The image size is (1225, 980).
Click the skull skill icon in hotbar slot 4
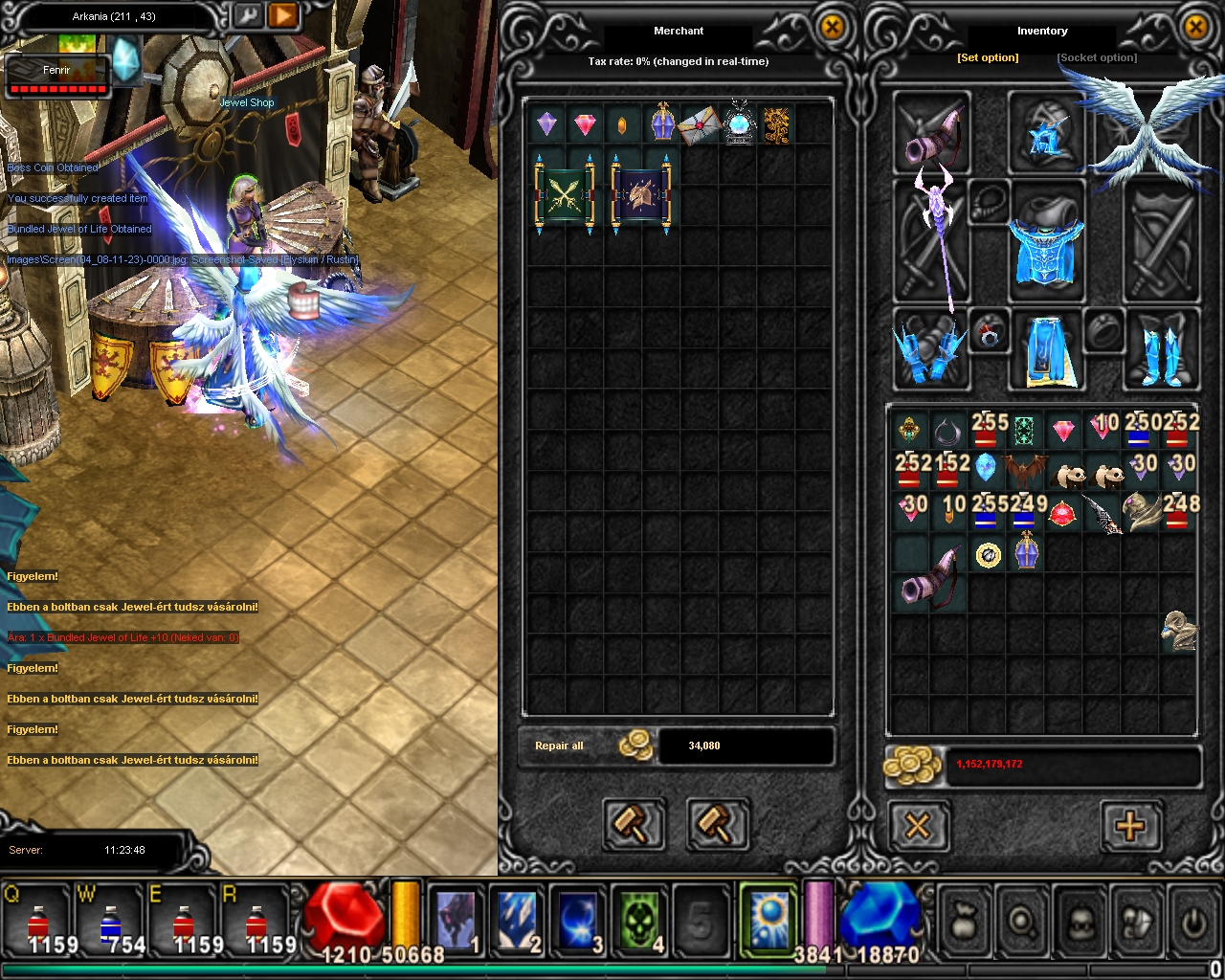[639, 921]
